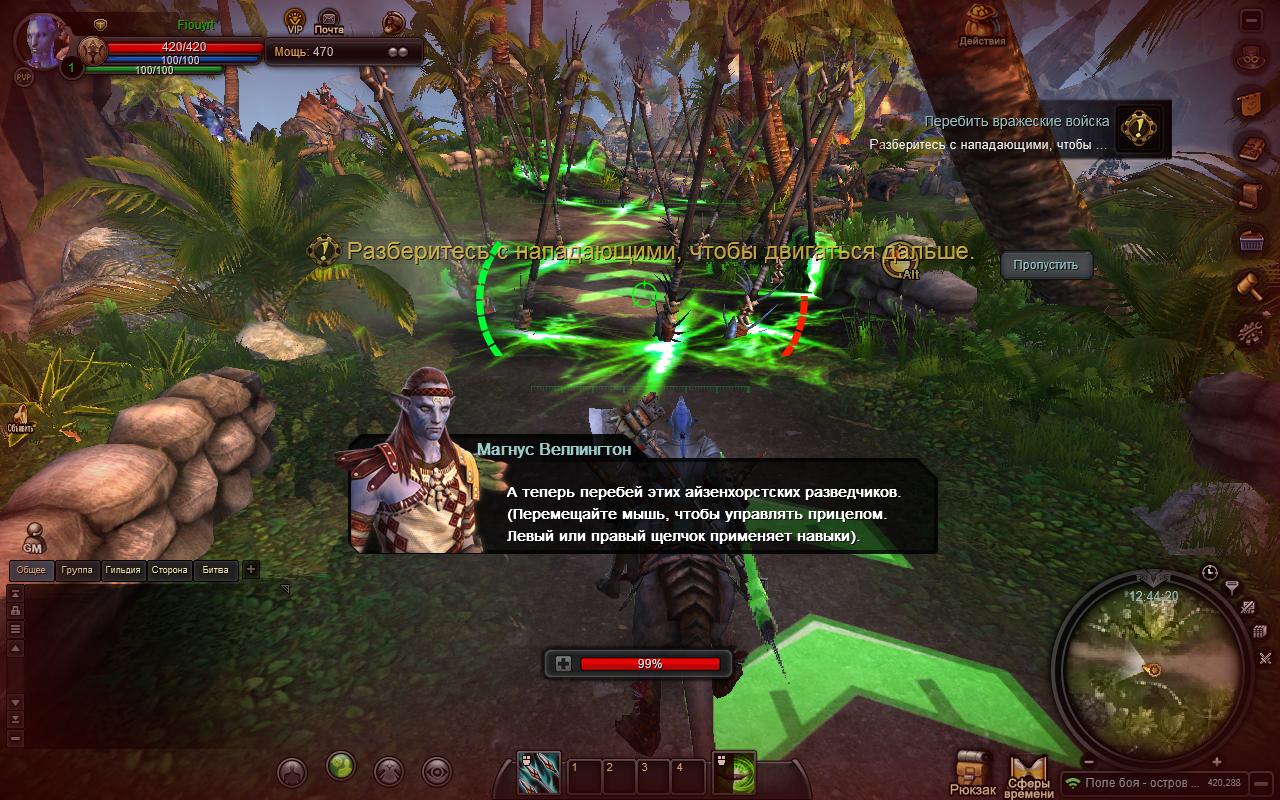The image size is (1280, 800).
Task: Activate the triple arrow skill icon
Action: coord(537,772)
